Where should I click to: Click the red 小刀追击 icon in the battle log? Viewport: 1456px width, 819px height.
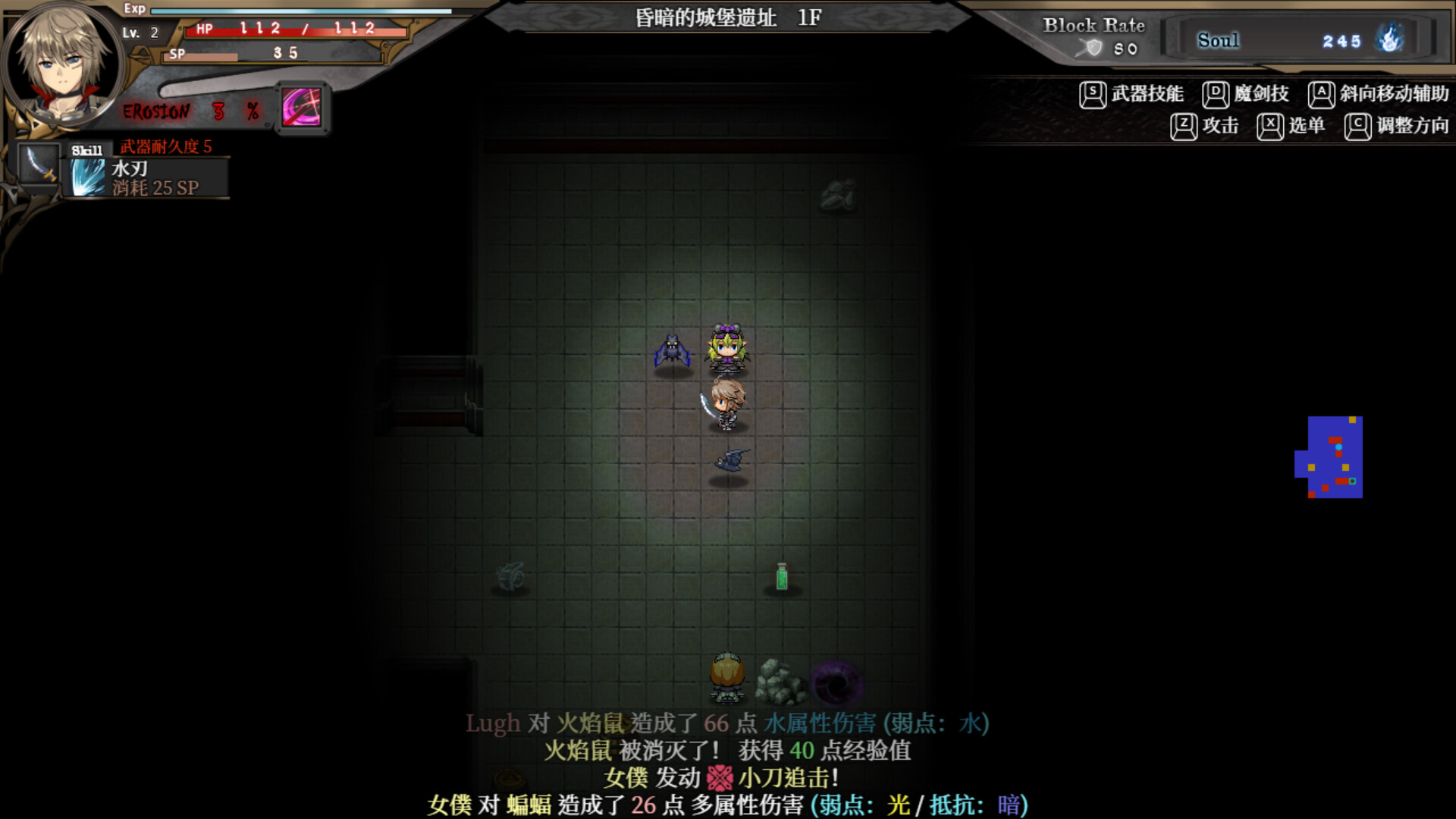[x=721, y=777]
